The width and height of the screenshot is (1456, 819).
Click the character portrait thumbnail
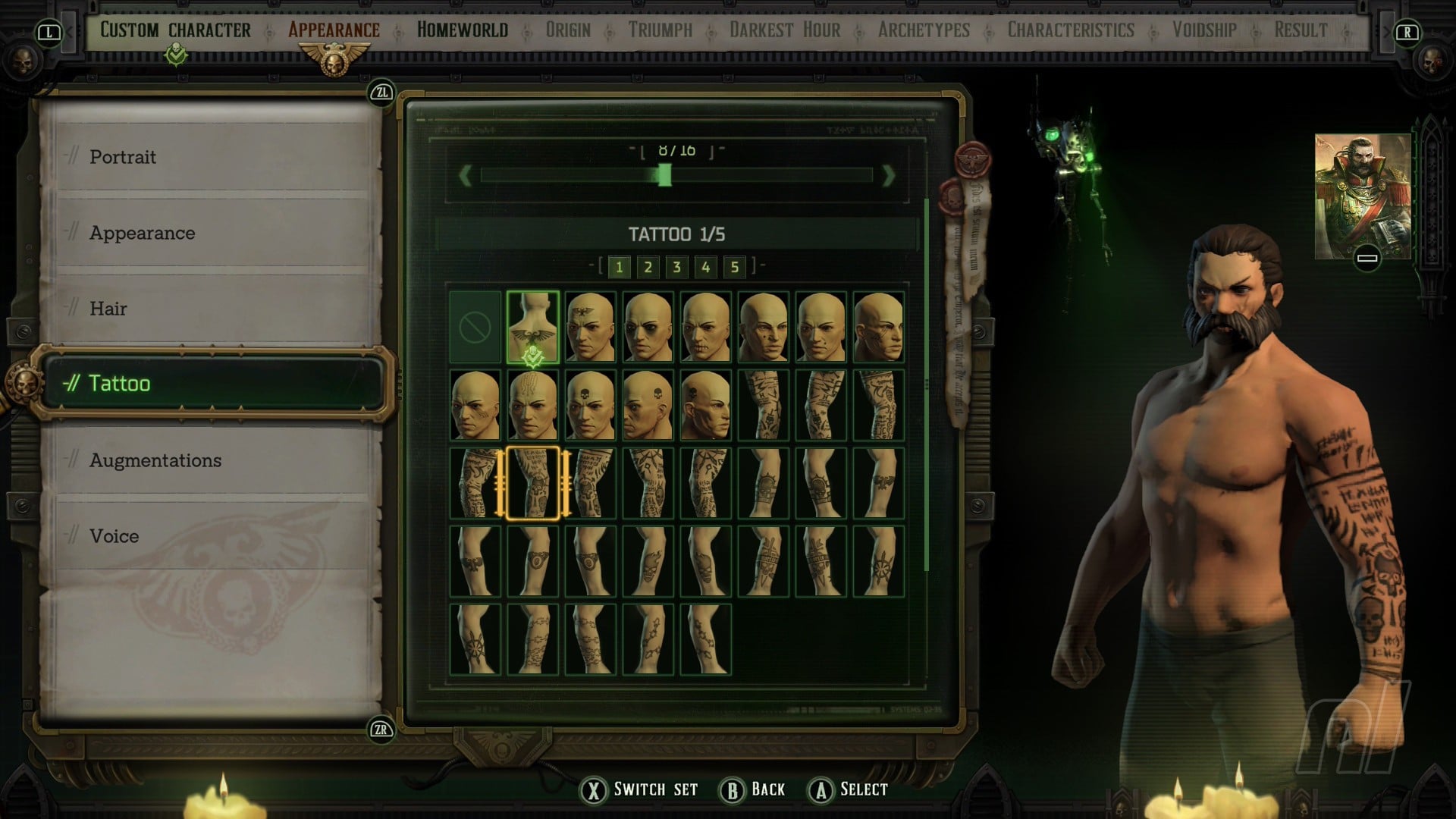point(1362,196)
